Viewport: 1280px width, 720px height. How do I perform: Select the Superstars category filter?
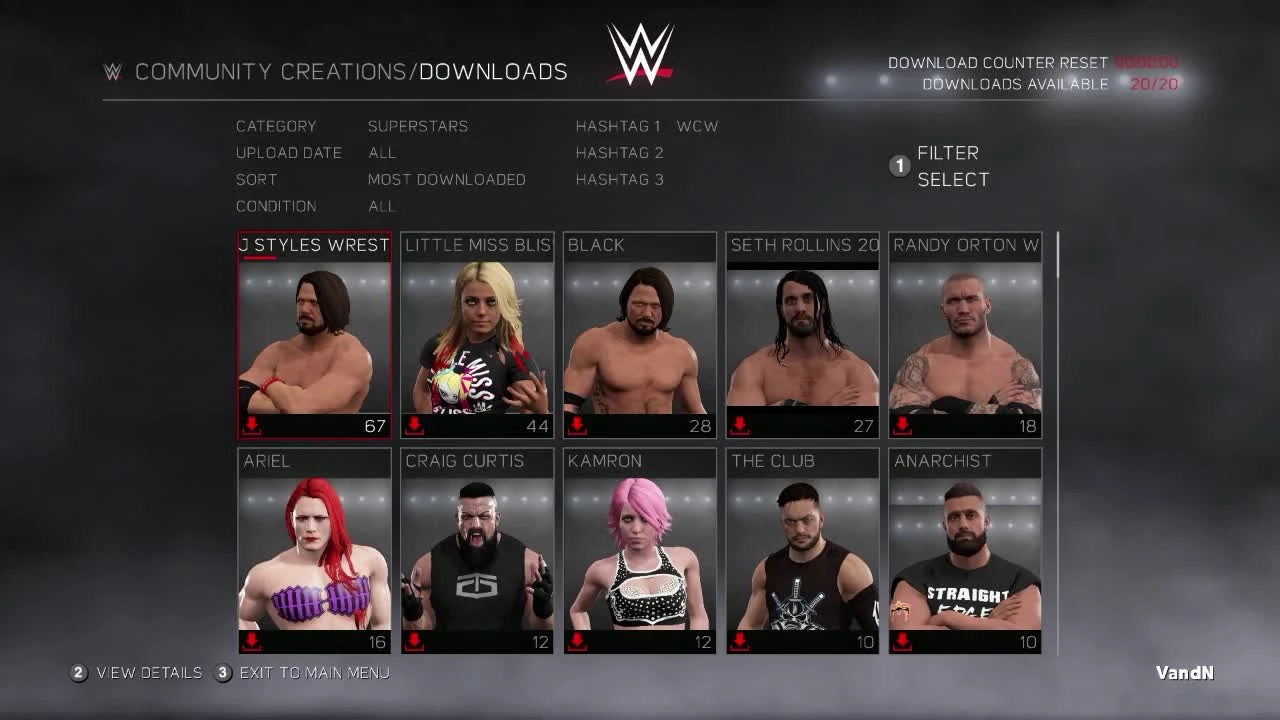pyautogui.click(x=418, y=126)
